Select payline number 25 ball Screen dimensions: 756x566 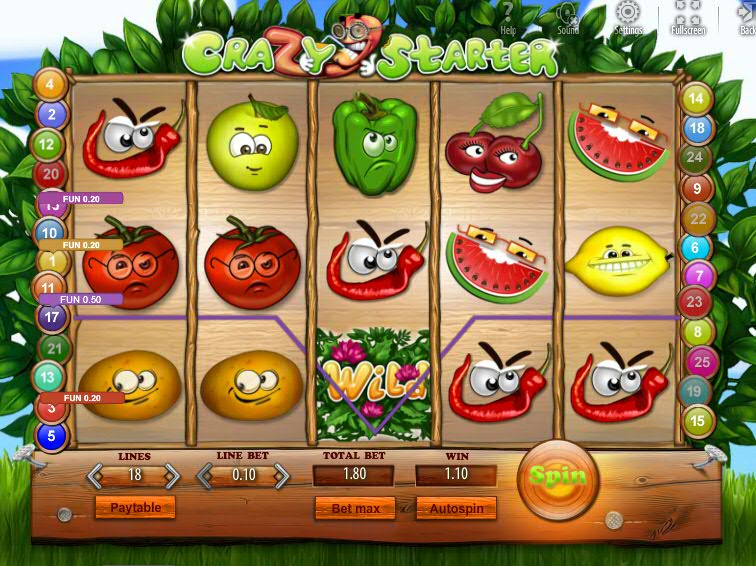pyautogui.click(x=703, y=362)
